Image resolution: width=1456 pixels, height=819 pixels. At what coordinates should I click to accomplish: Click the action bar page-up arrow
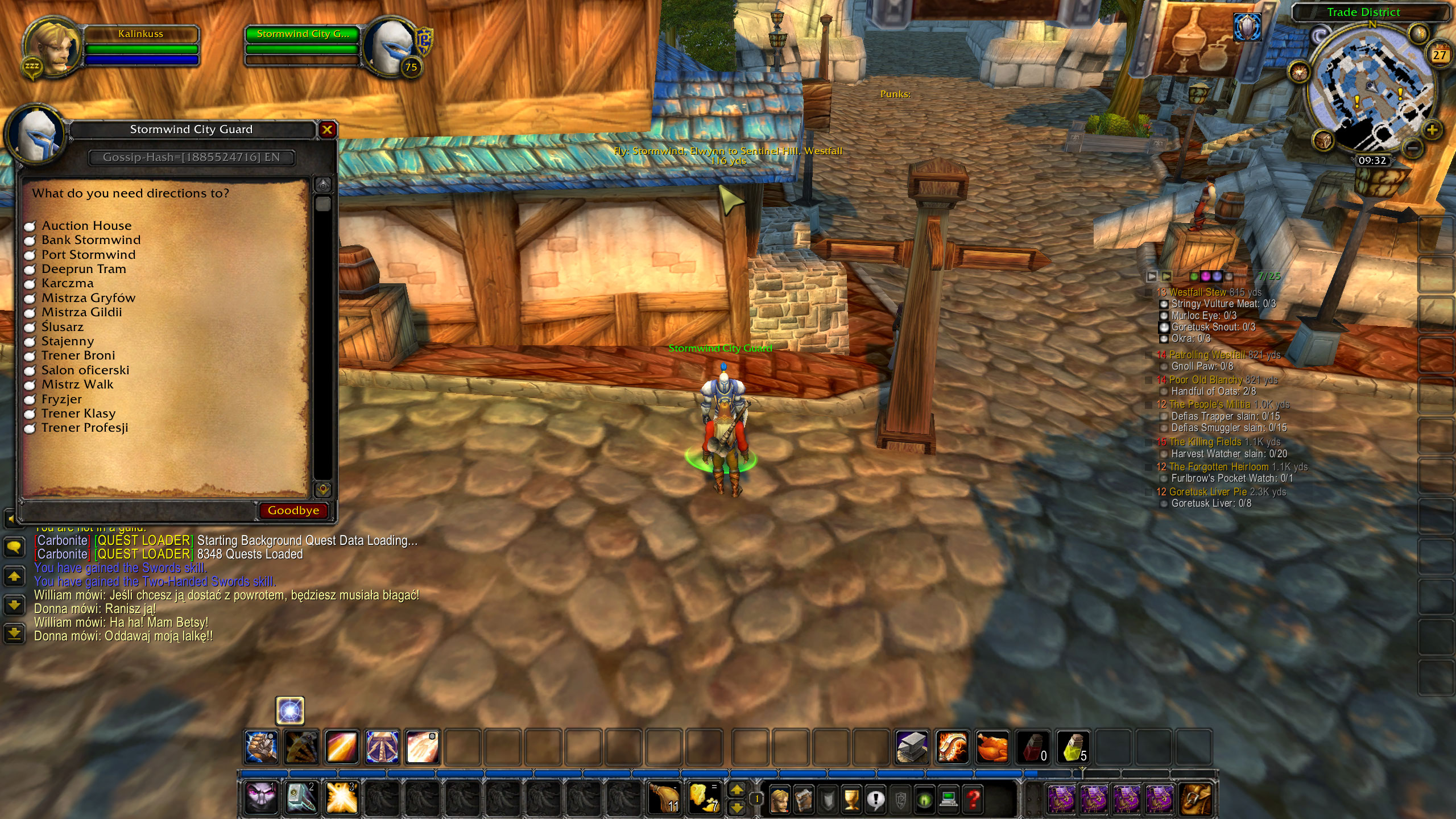(737, 790)
